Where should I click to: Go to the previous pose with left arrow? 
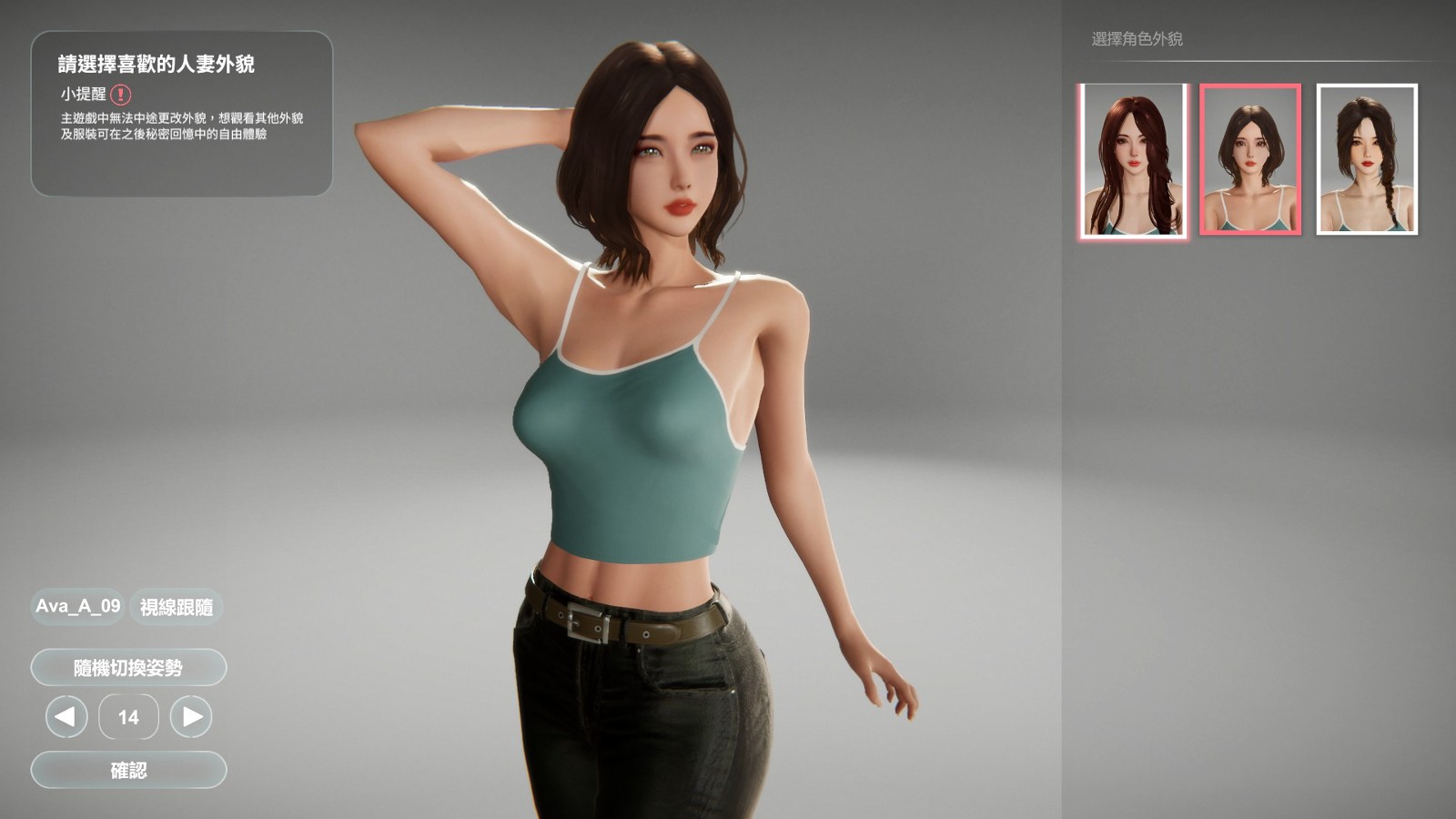pos(66,717)
